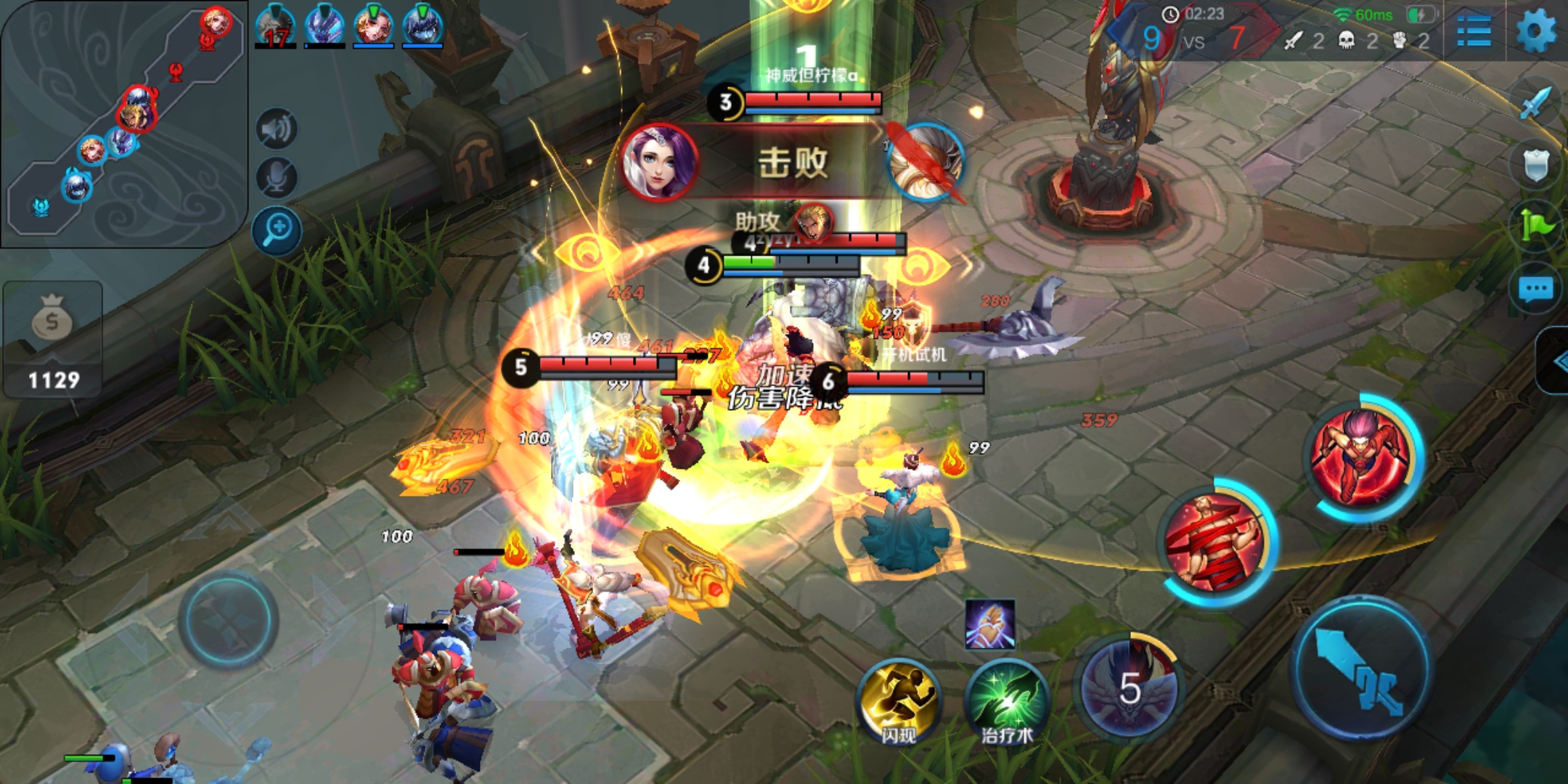Toggle the microphone voice button
This screenshot has height=784, width=1568.
[x=277, y=178]
